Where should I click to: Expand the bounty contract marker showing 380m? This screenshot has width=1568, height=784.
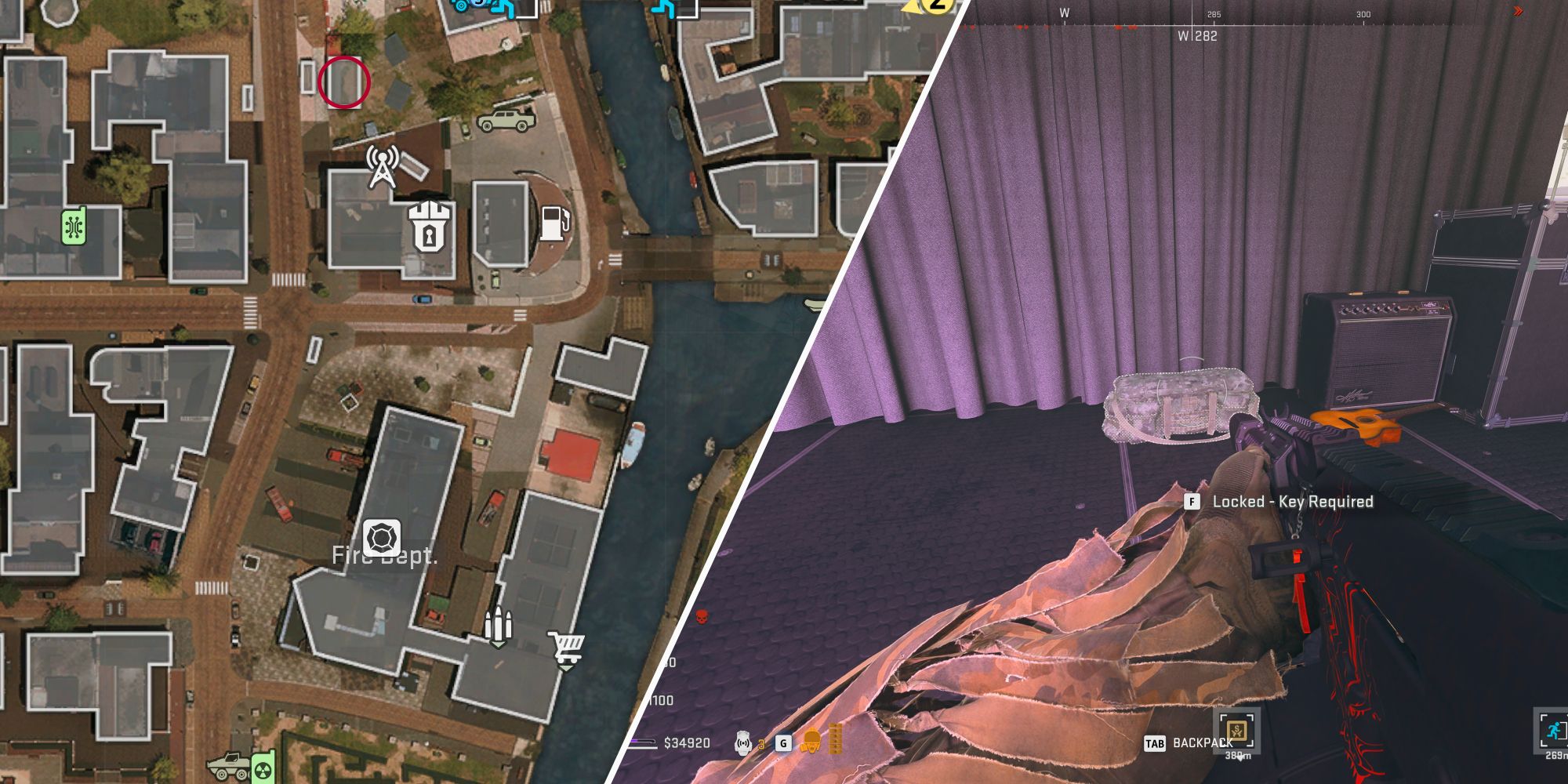tap(1236, 729)
